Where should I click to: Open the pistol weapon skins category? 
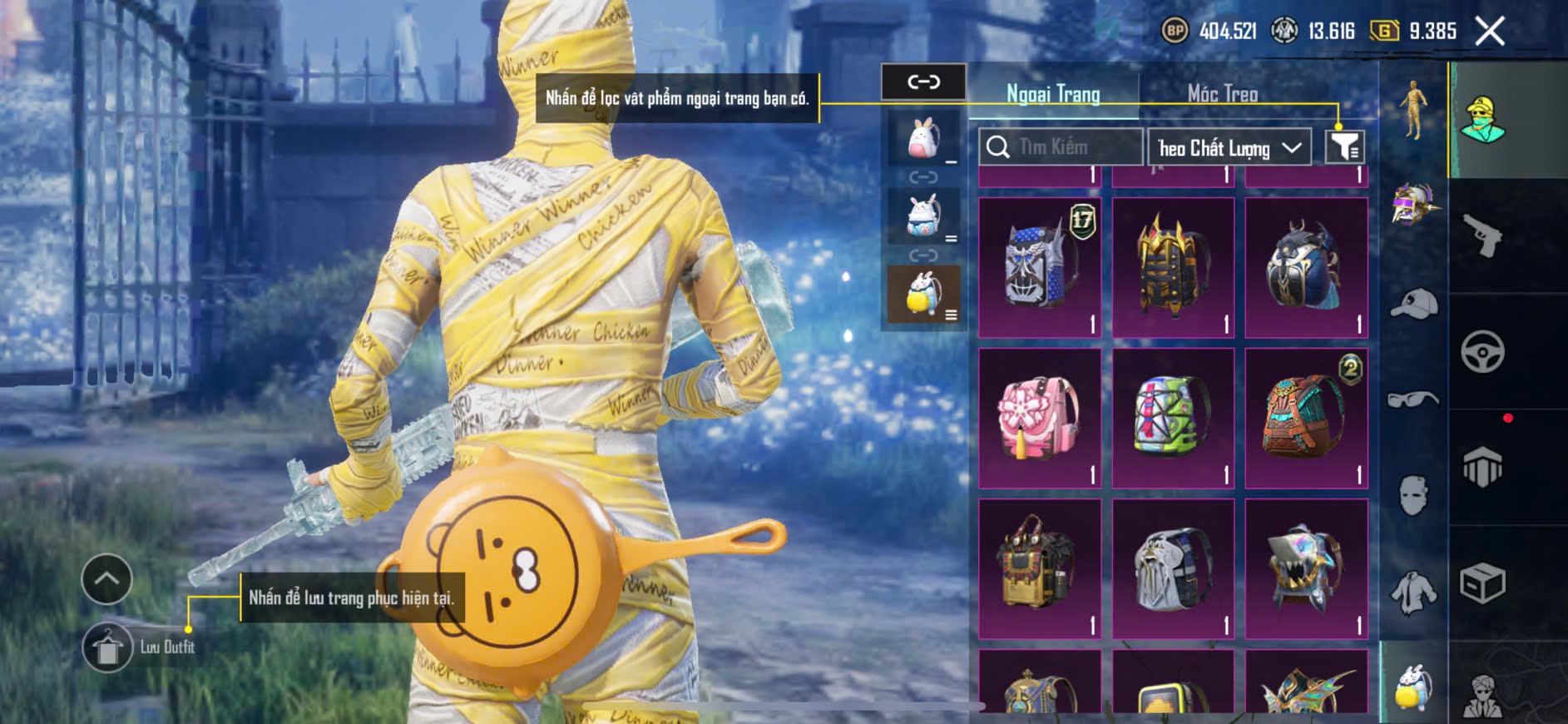(x=1482, y=236)
